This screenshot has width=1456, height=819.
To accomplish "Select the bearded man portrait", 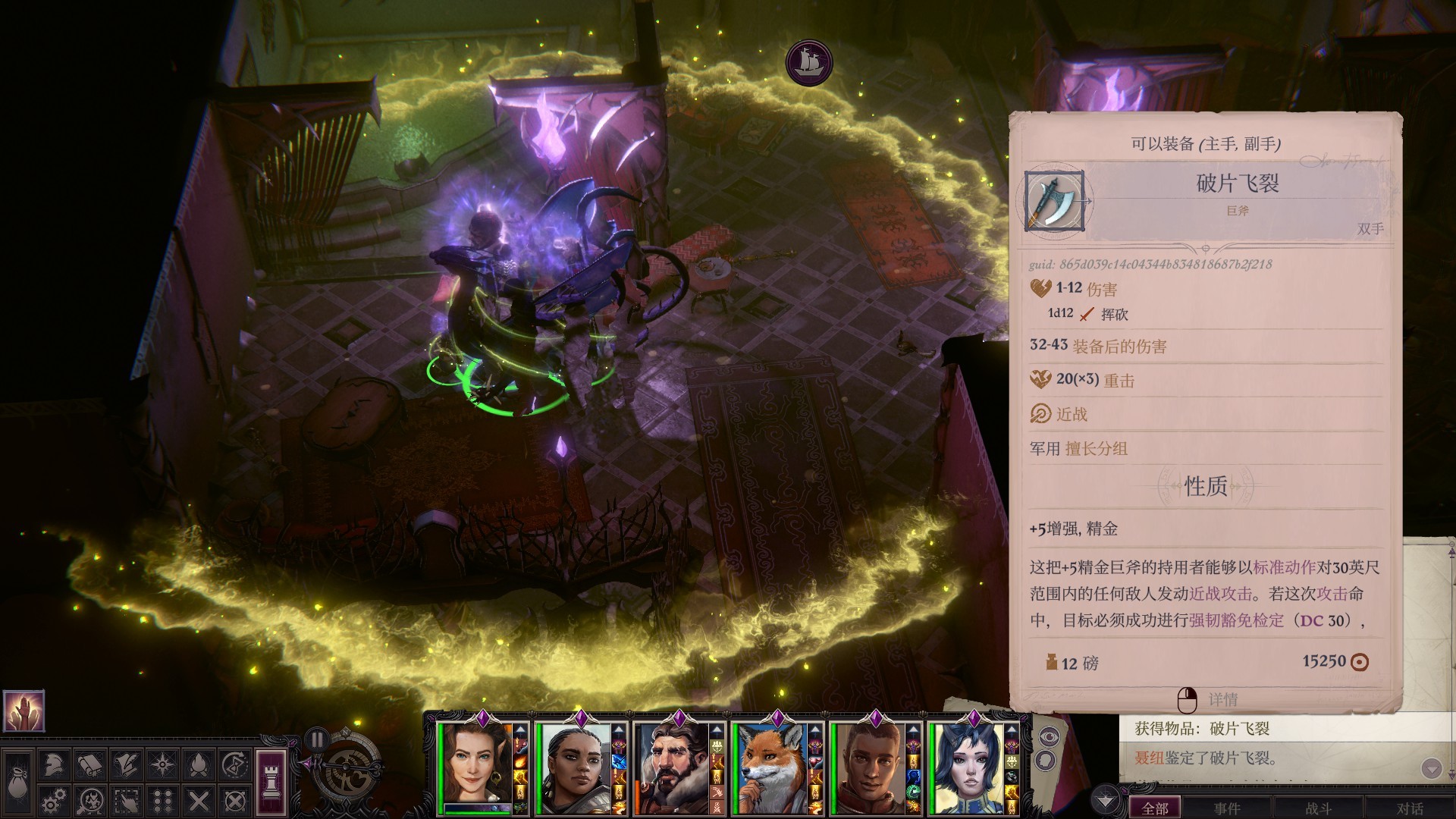I will click(x=670, y=768).
